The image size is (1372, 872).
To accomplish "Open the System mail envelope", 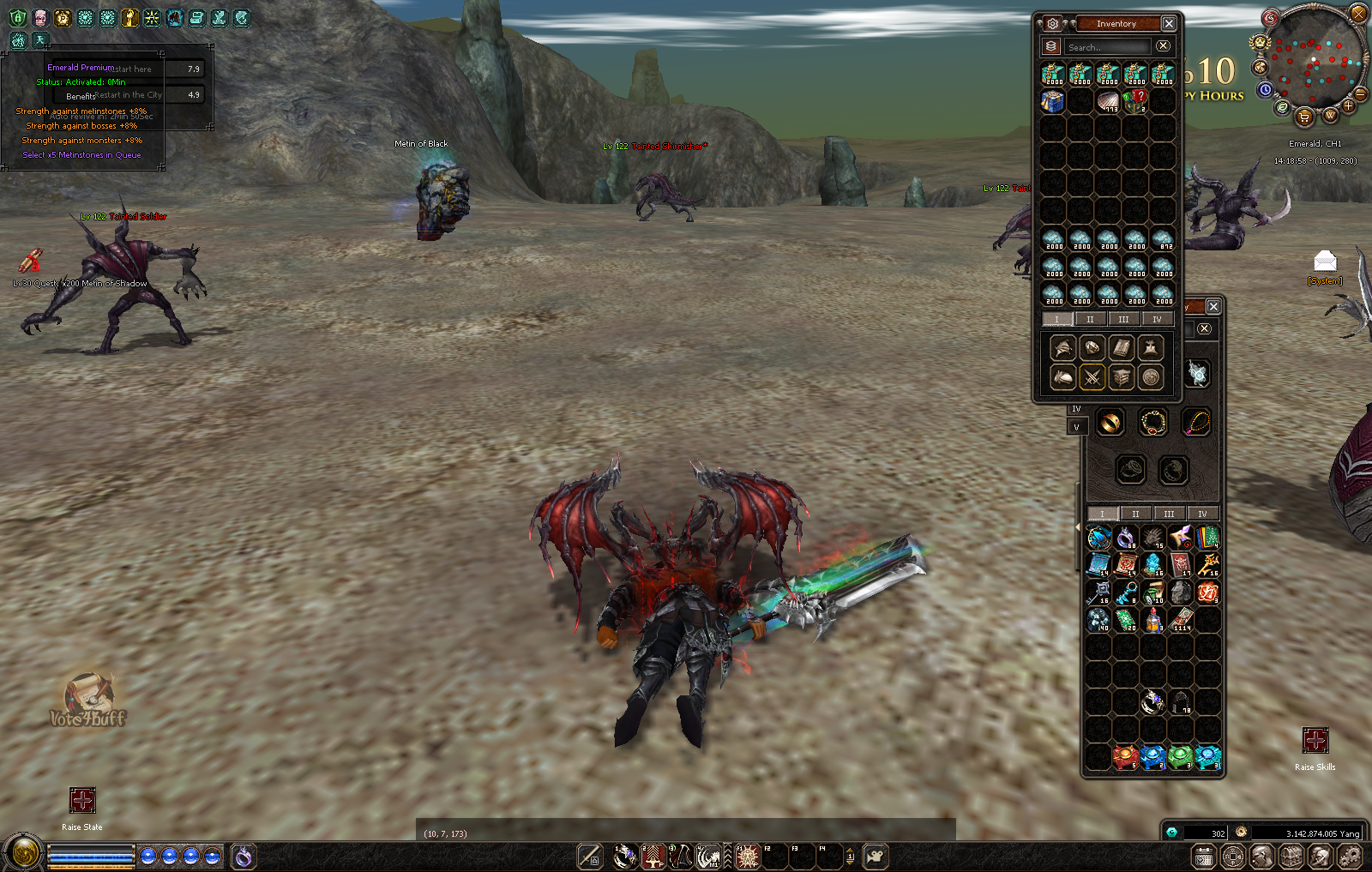I will 1325,261.
